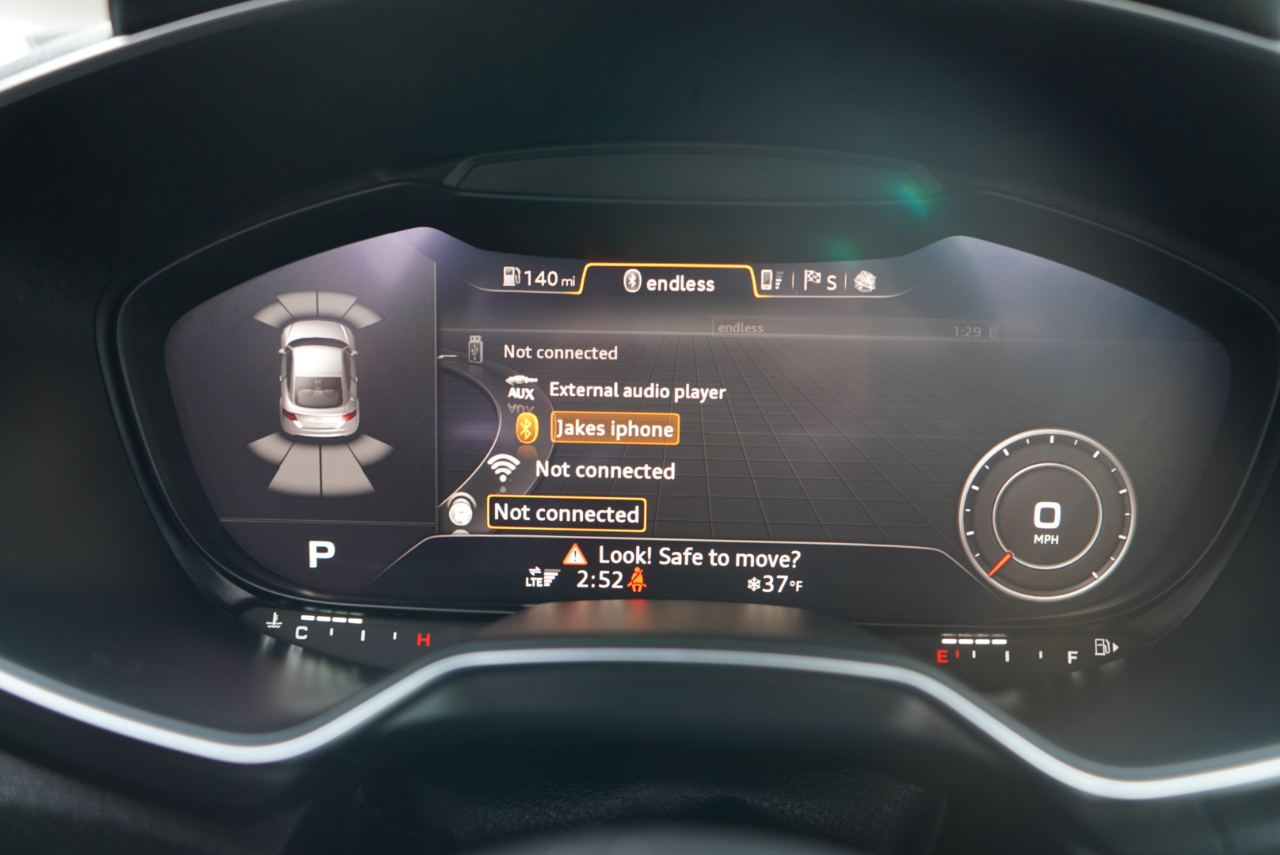This screenshot has height=855, width=1280.
Task: Click the fuel pump icon showing 140 mi range
Action: (512, 277)
